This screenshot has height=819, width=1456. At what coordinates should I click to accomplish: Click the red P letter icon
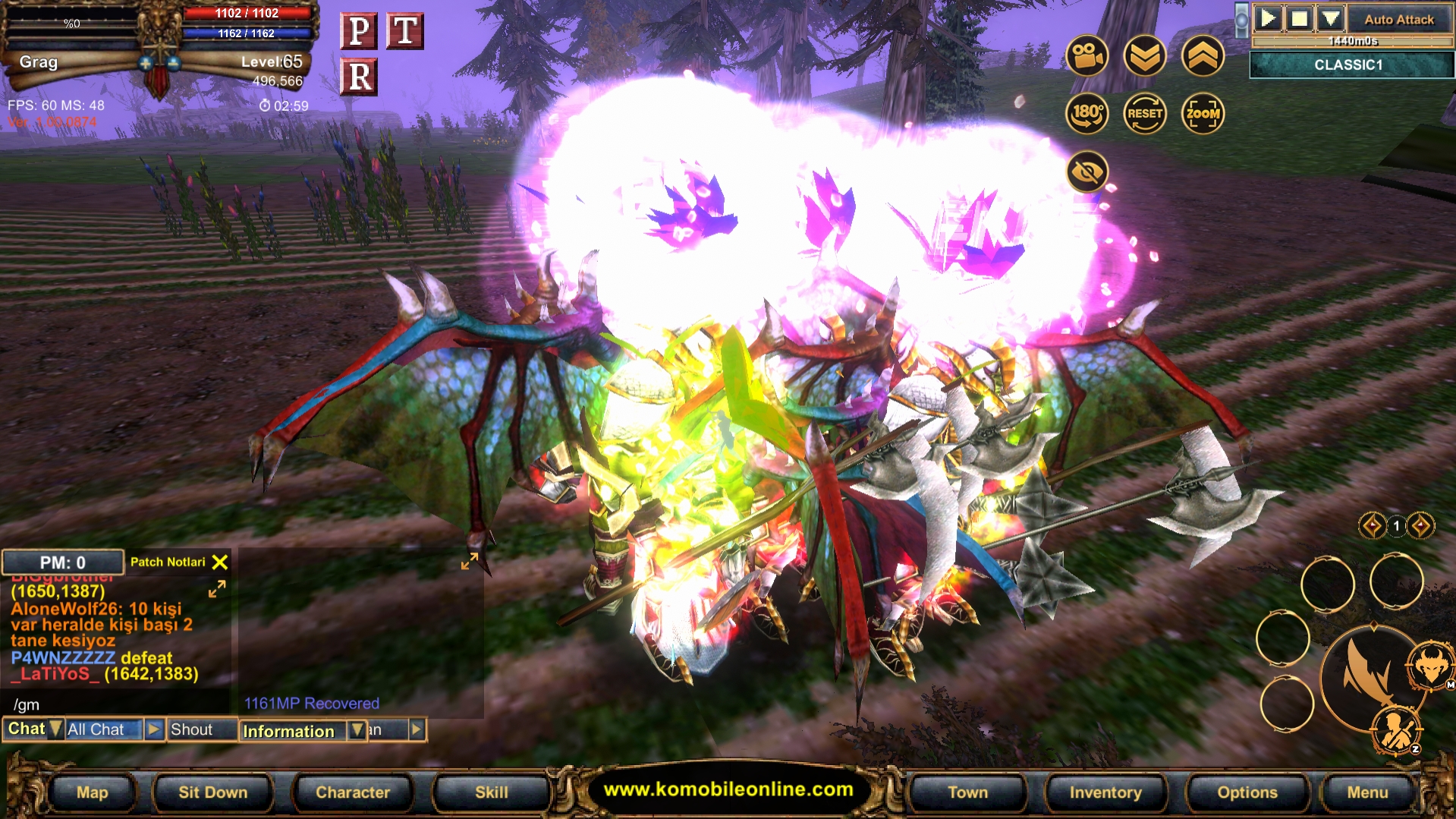point(360,30)
